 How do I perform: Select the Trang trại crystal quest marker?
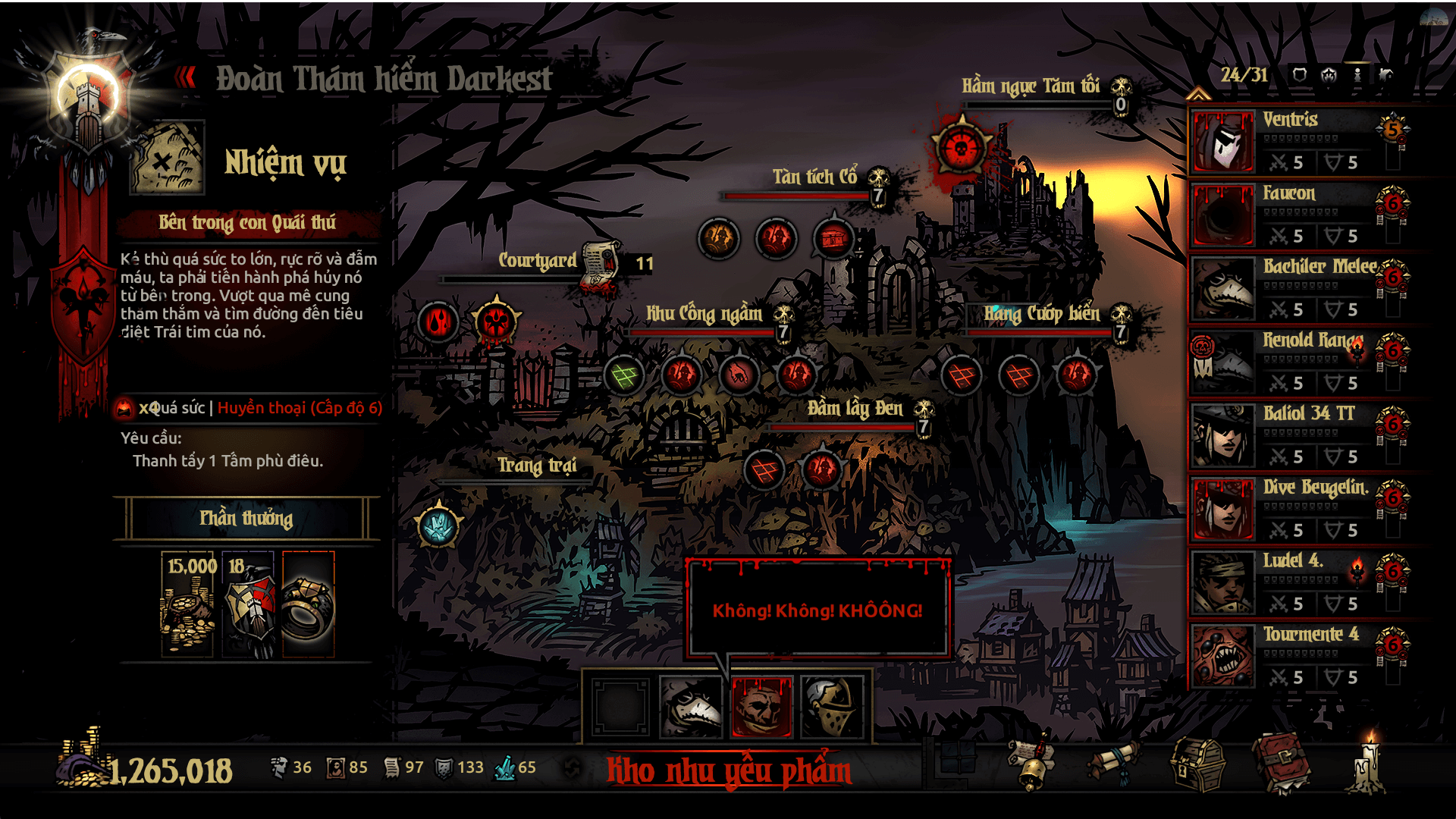tap(438, 526)
